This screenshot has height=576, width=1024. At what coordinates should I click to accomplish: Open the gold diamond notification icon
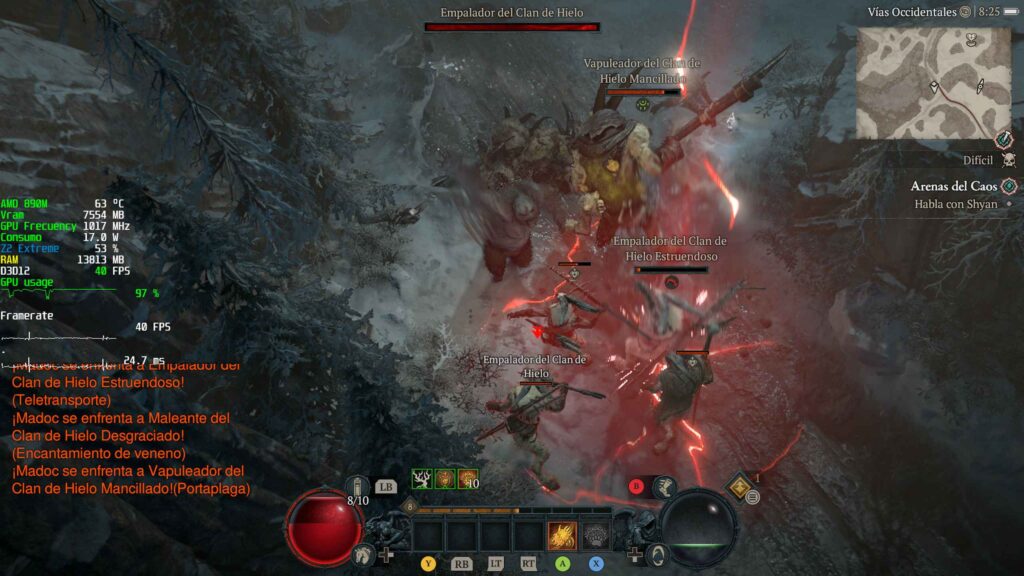[741, 486]
